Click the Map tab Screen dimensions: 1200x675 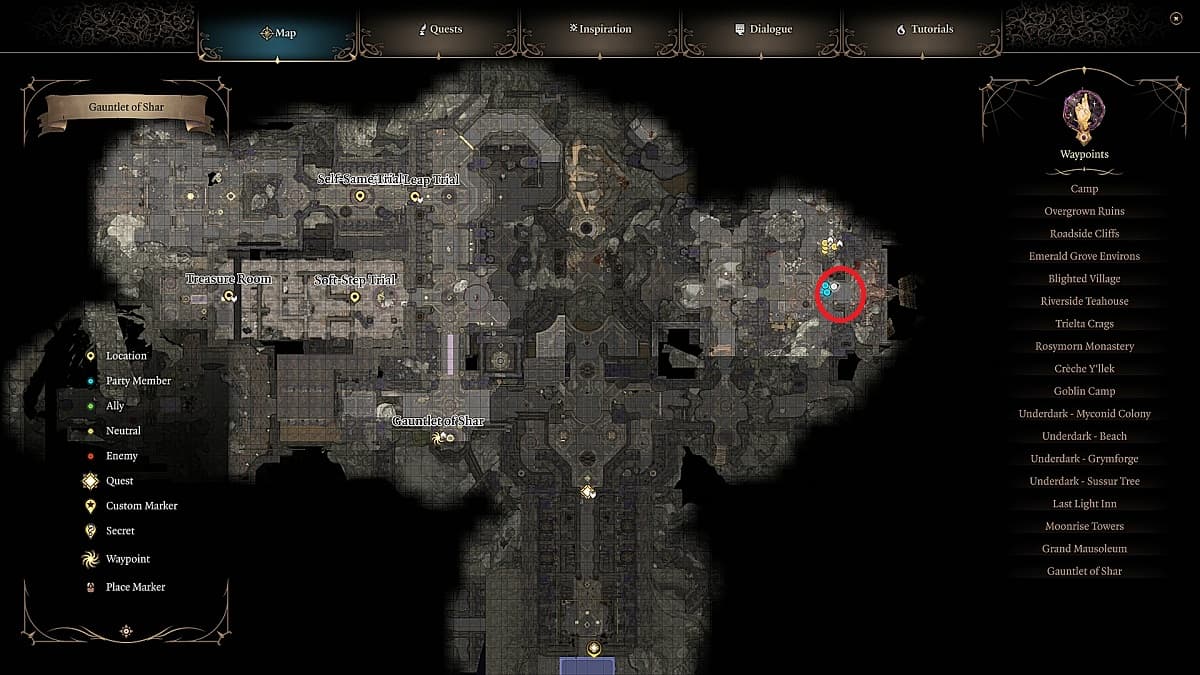click(278, 33)
